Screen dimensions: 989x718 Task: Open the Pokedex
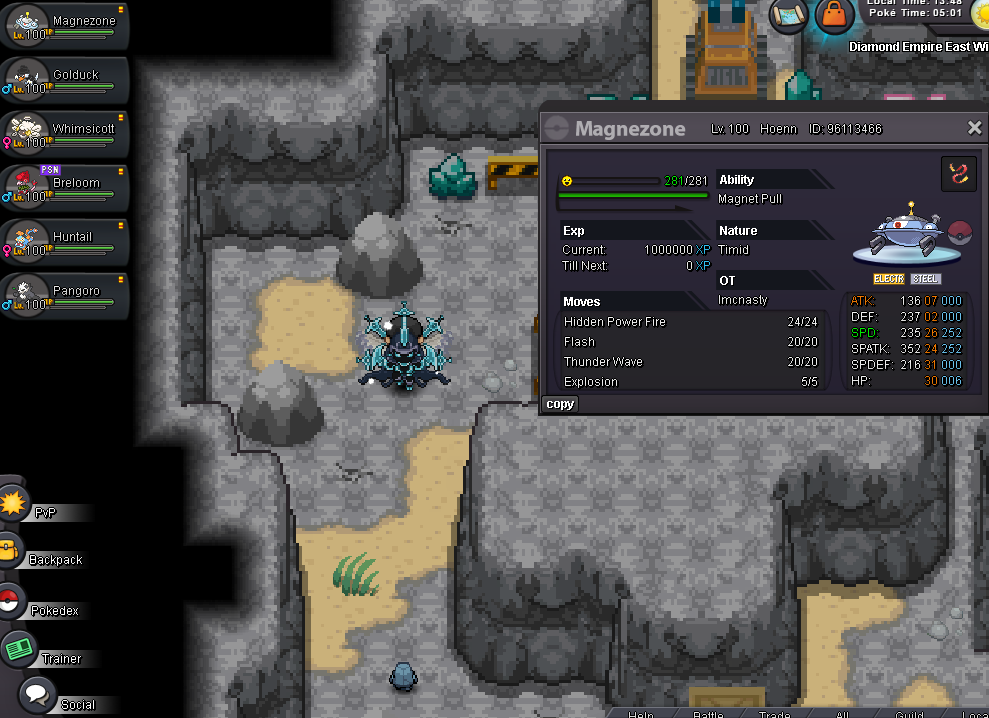(45, 609)
